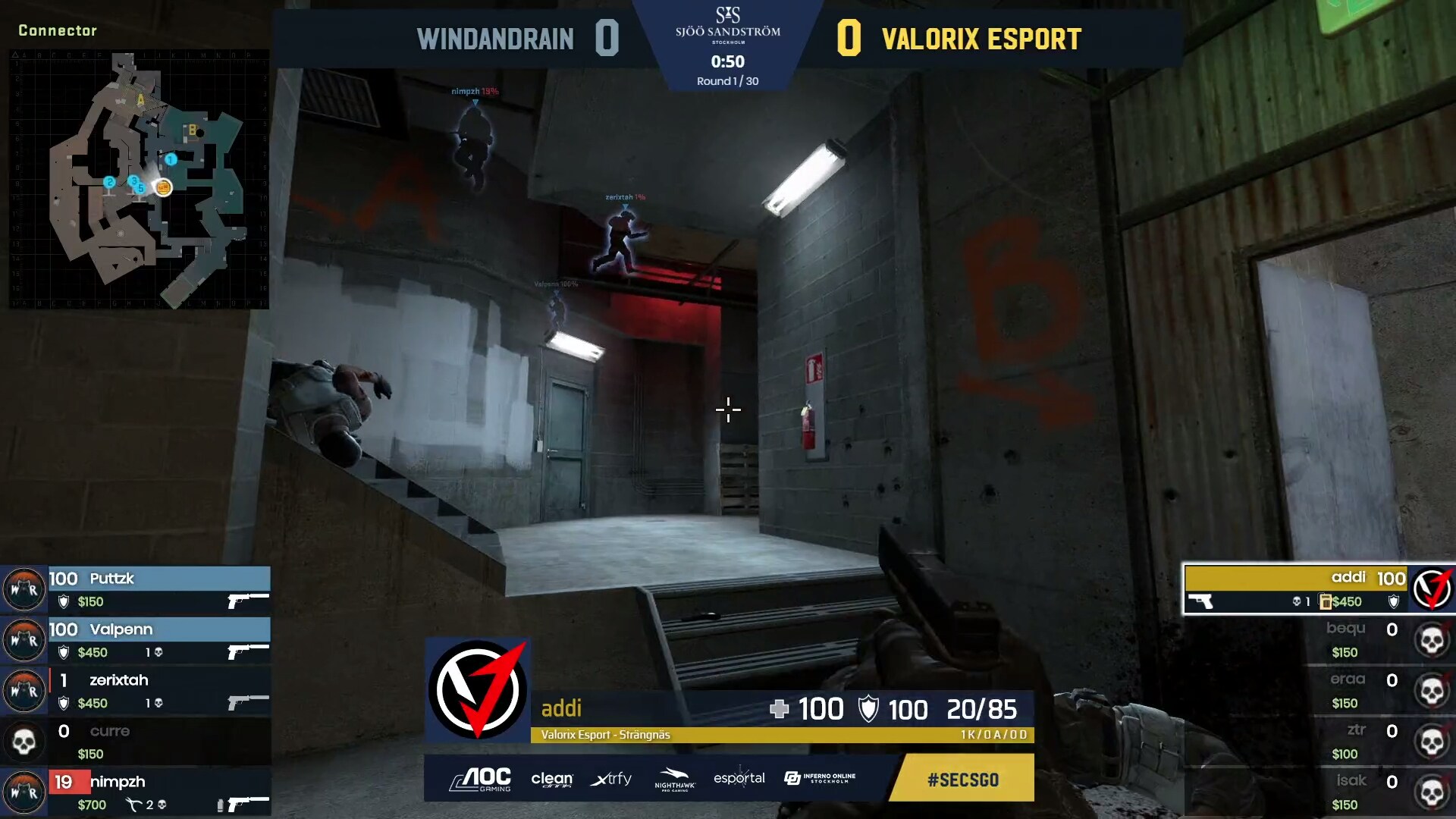Click the skull icon on curre's row
Screen dimensions: 1456x819
(25, 741)
